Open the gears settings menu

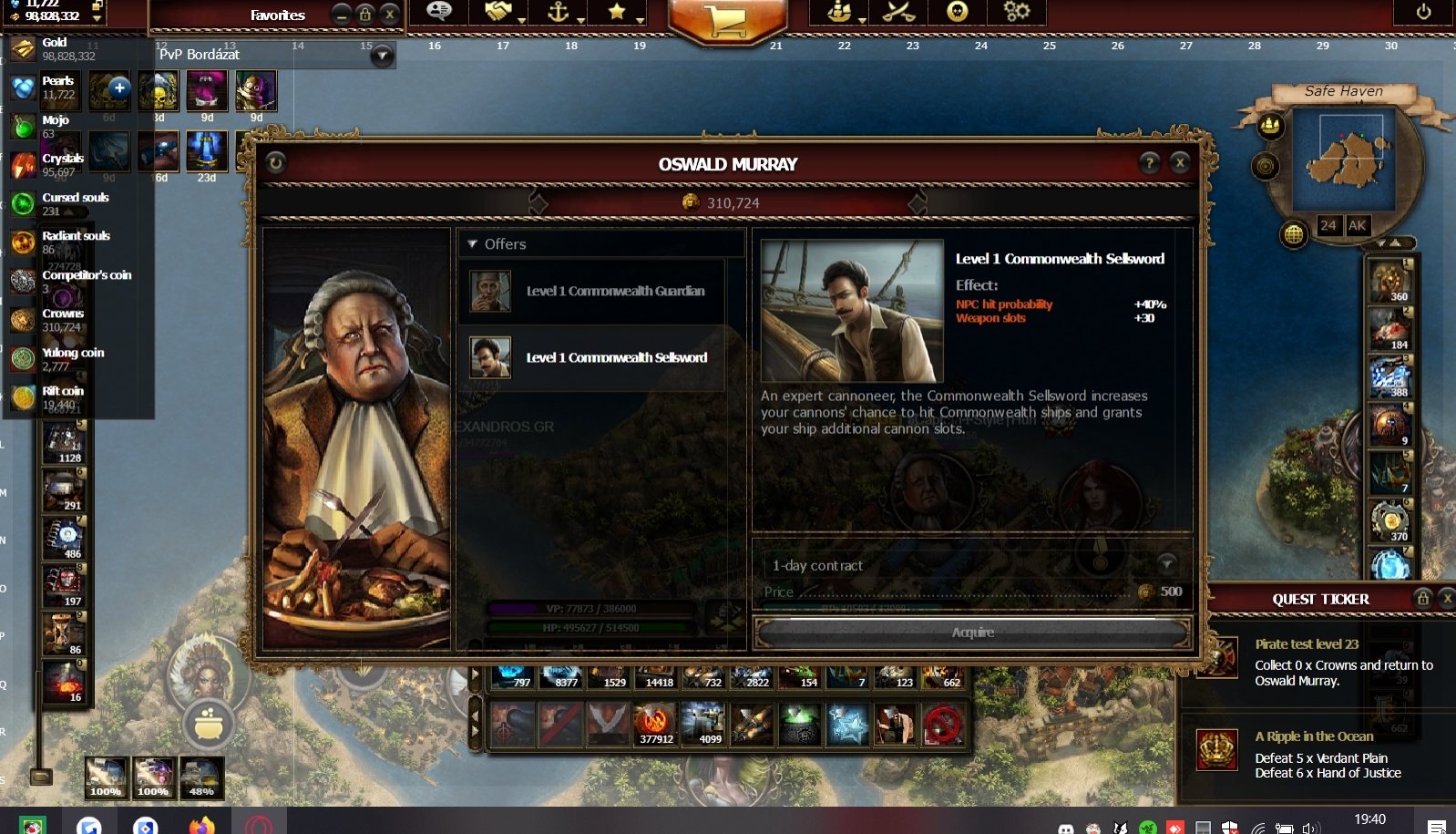click(1016, 12)
